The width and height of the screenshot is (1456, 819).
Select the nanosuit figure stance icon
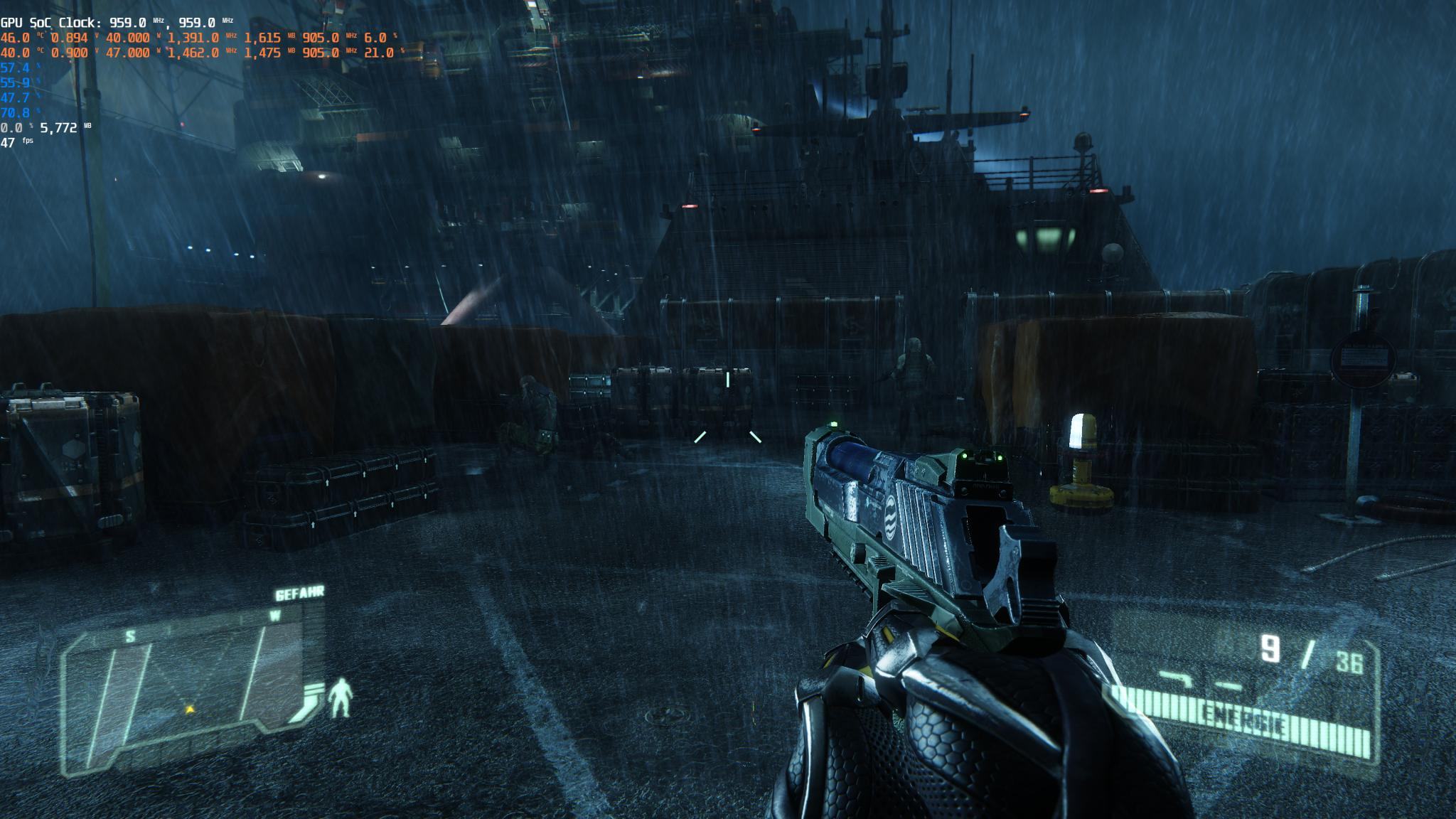coord(342,697)
